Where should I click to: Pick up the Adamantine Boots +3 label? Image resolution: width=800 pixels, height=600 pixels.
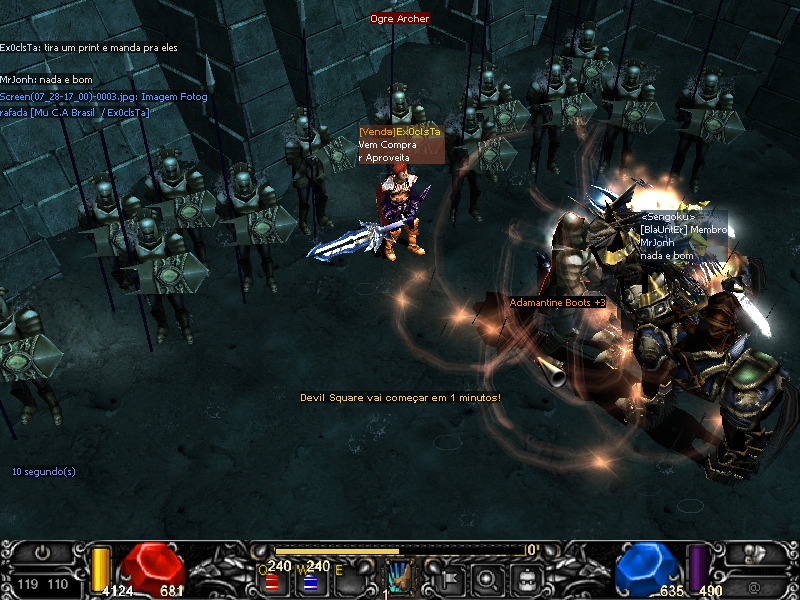click(558, 302)
